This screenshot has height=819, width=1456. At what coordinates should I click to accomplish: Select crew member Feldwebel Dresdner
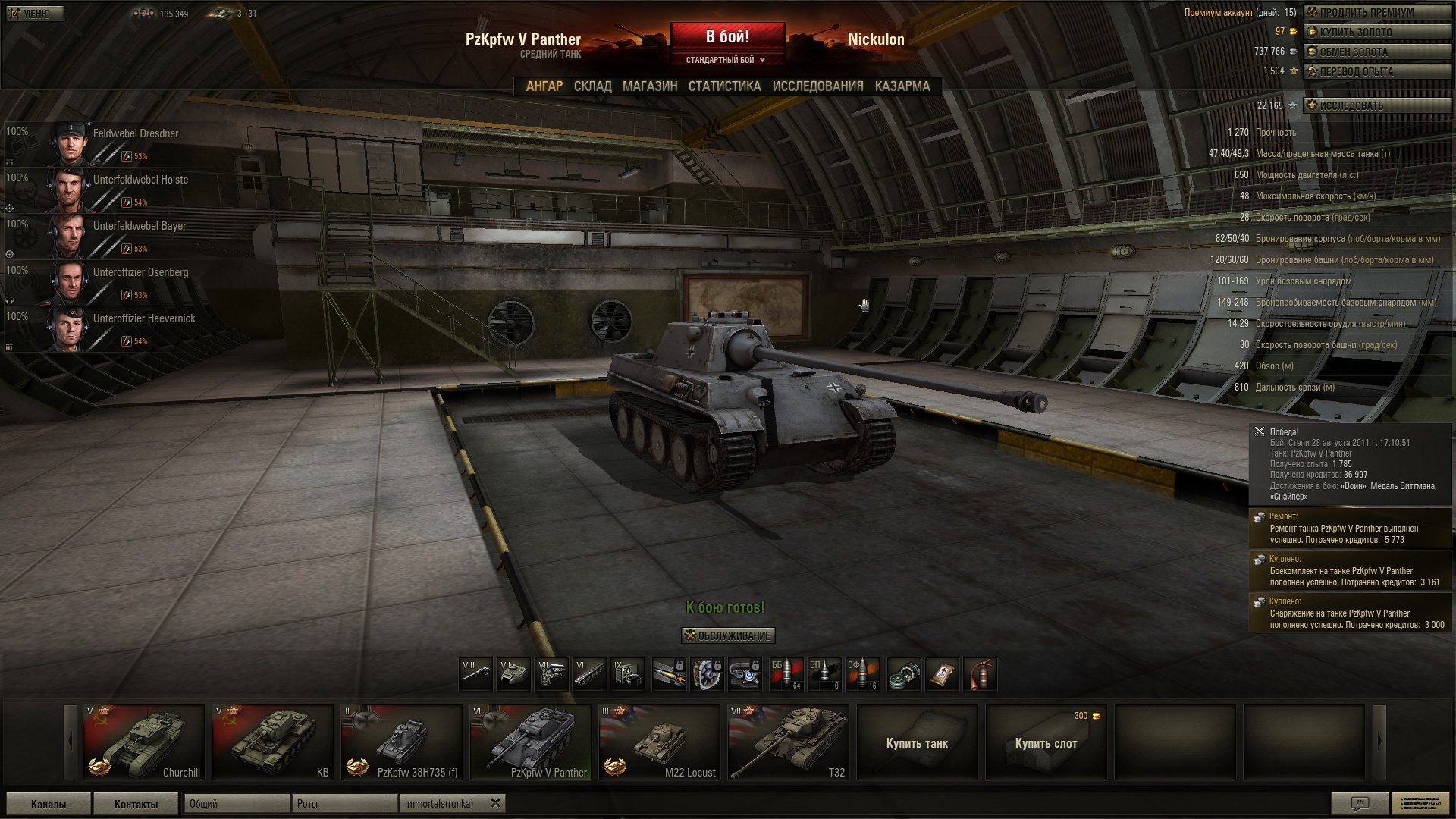(135, 133)
